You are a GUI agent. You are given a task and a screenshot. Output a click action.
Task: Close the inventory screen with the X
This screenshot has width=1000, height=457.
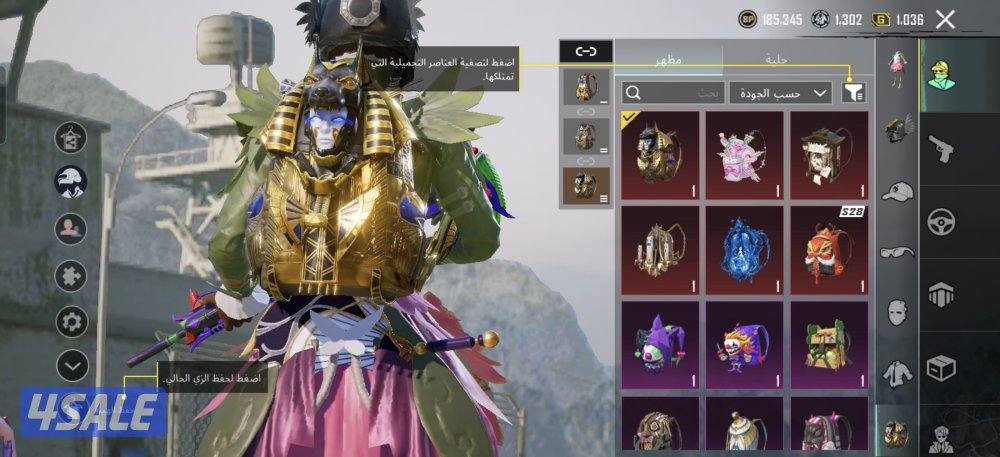coord(945,19)
